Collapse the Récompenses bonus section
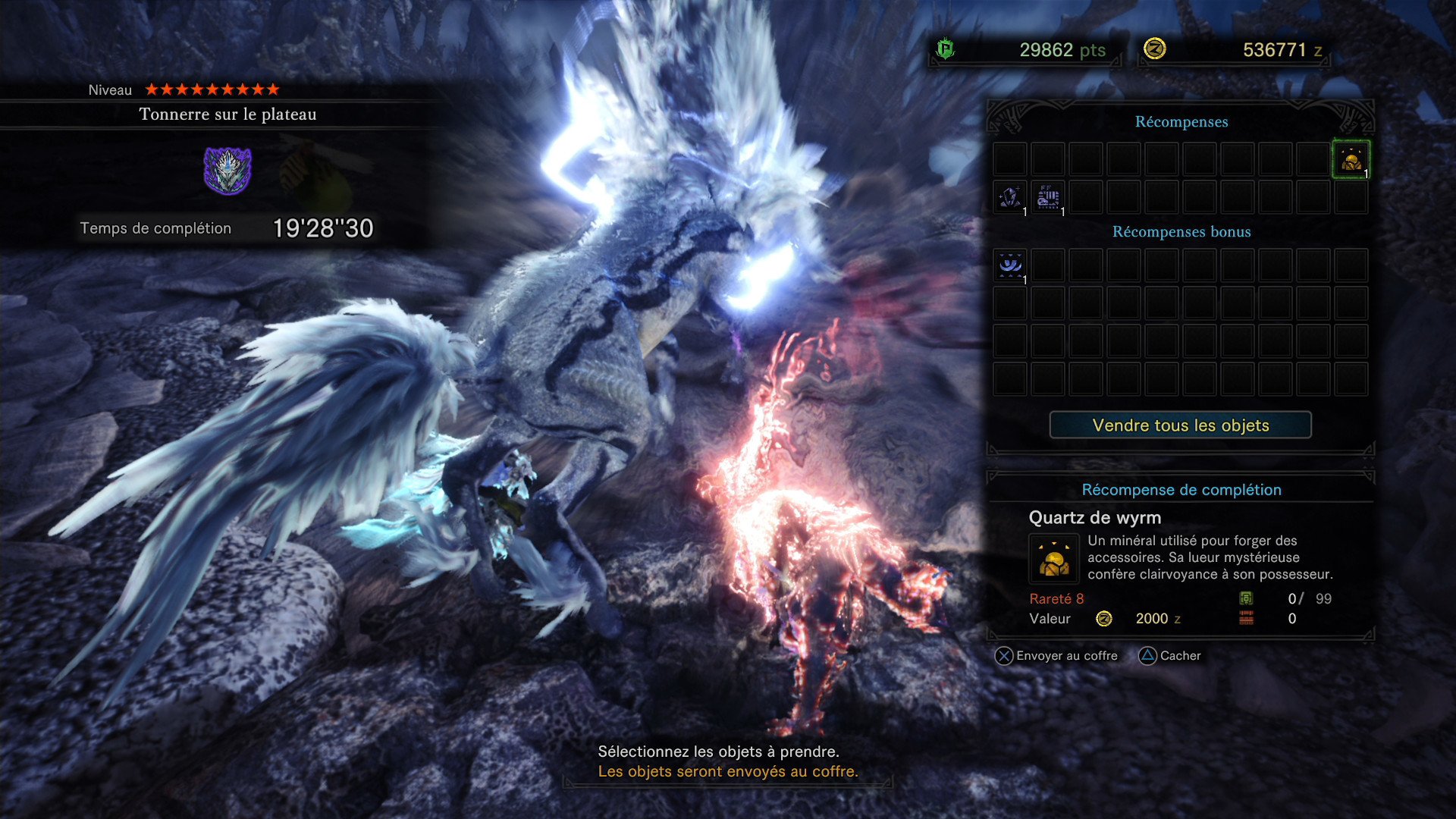Viewport: 1456px width, 819px height. pos(1181,232)
